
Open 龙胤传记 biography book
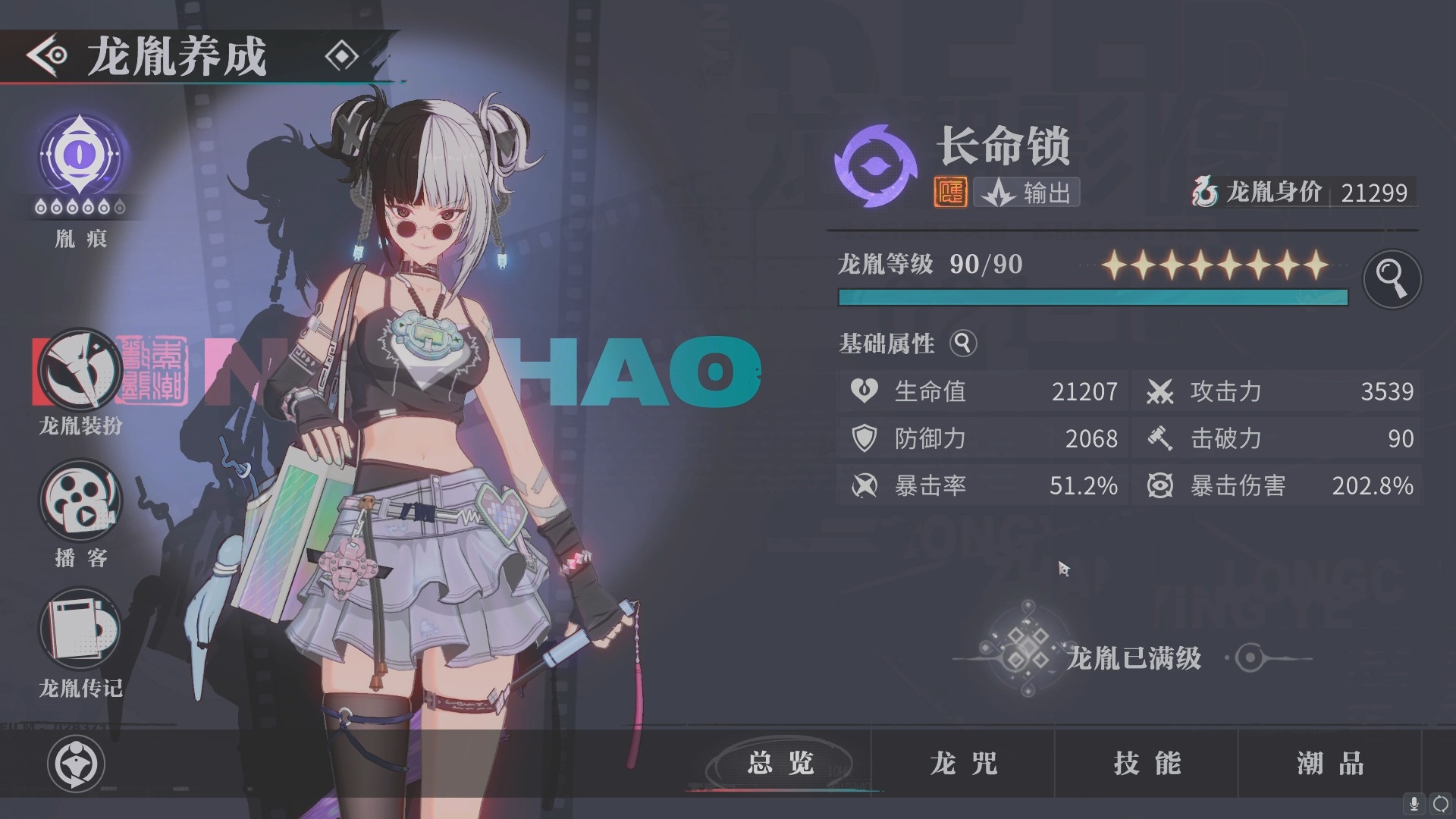(x=80, y=629)
